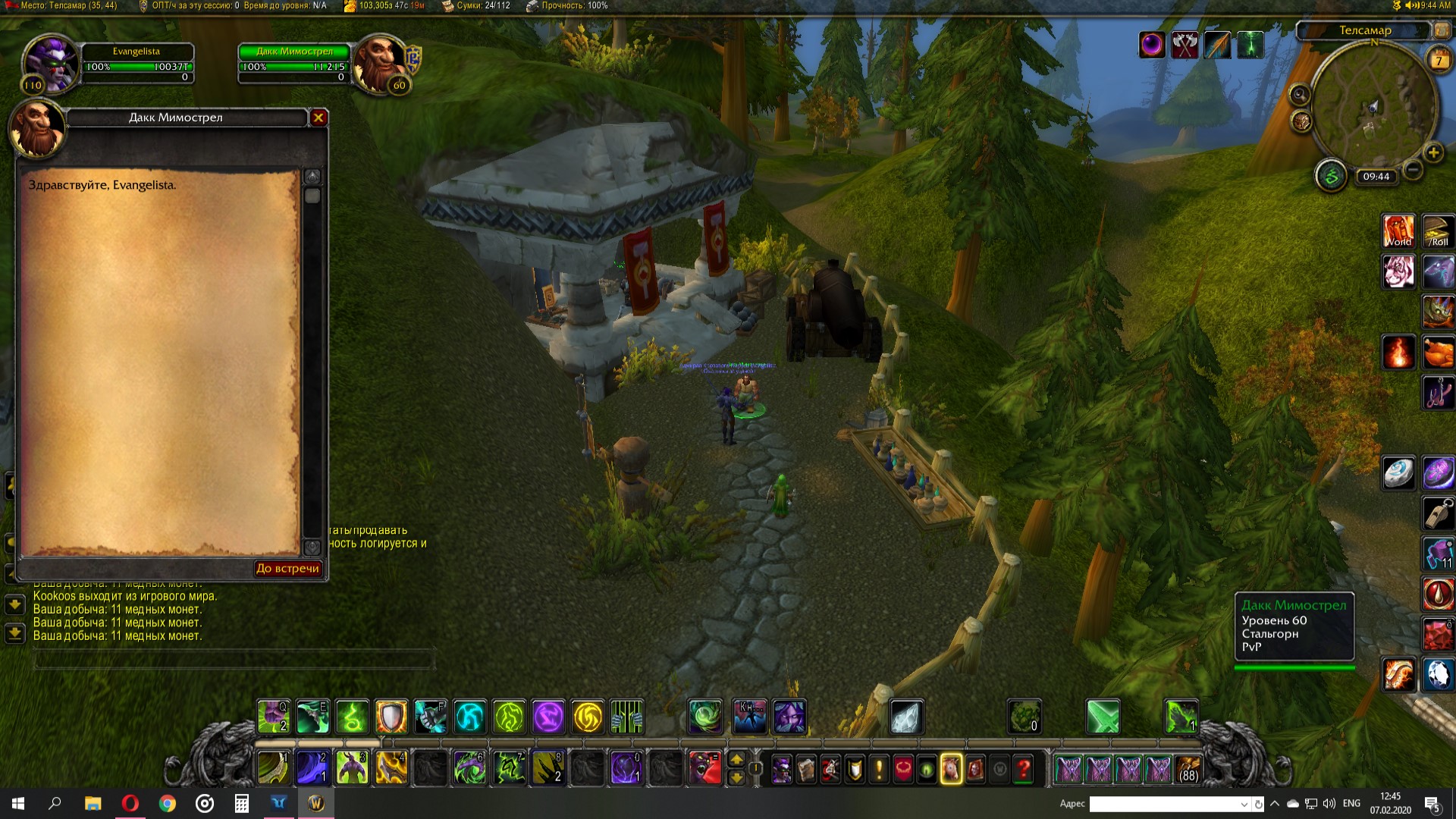Zoom out the minimap with minus button
The height and width of the screenshot is (819, 1456).
click(x=1412, y=170)
